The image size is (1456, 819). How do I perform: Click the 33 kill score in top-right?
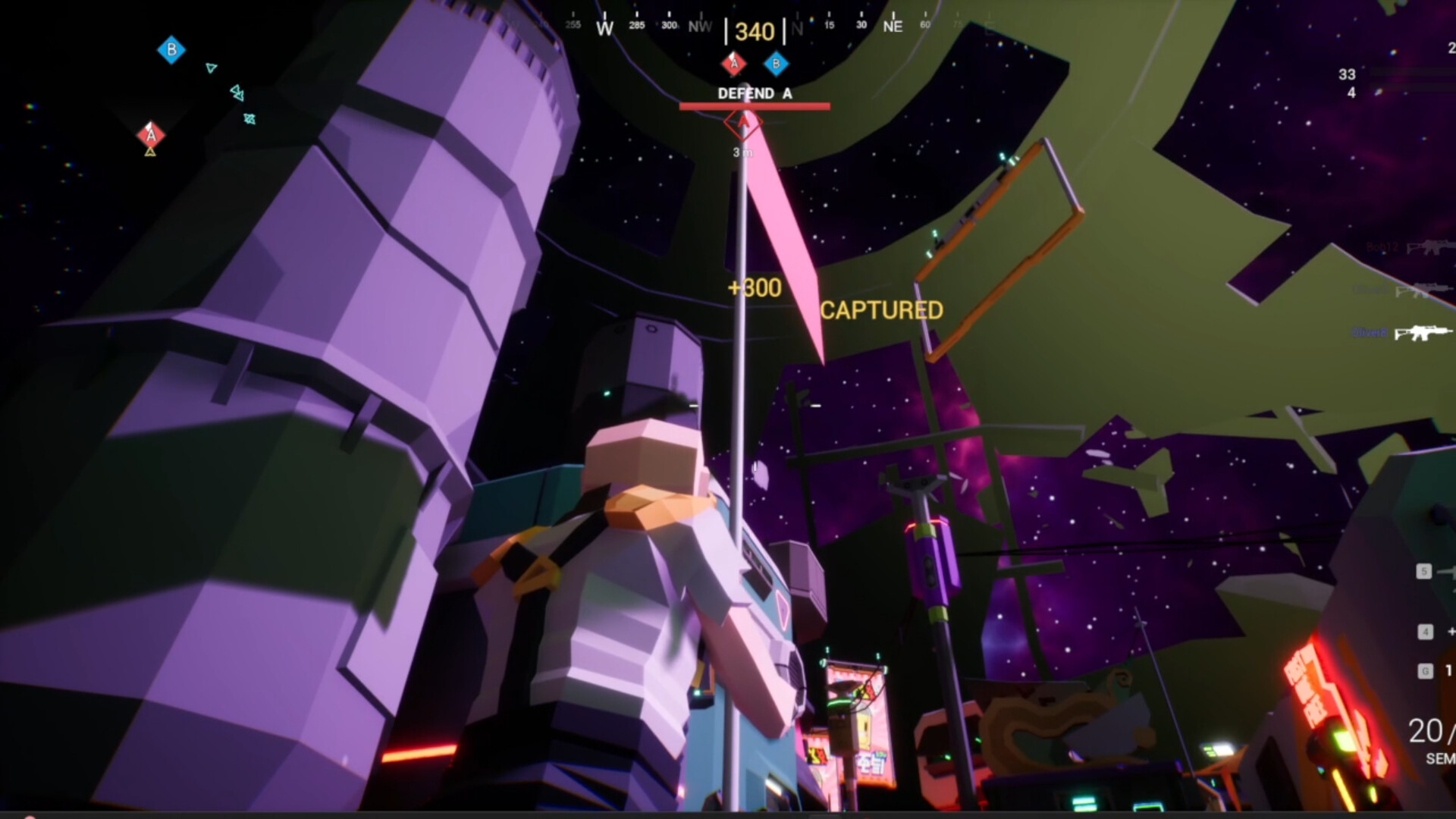point(1346,74)
